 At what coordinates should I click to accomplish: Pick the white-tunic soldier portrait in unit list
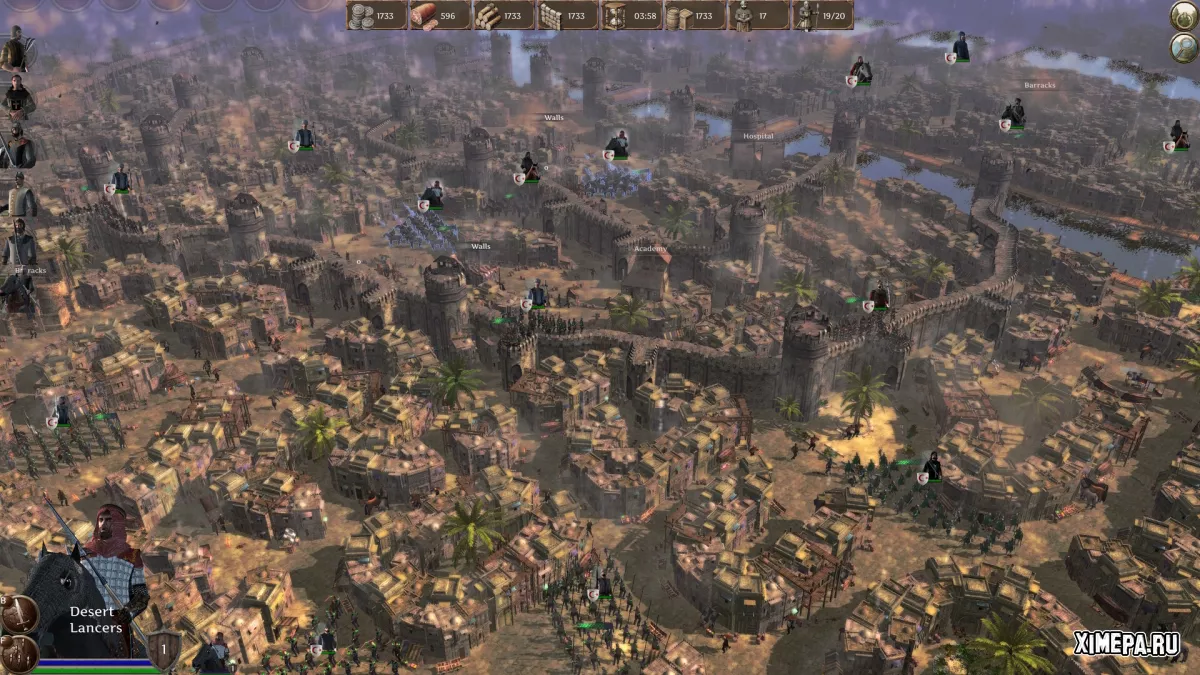19,195
